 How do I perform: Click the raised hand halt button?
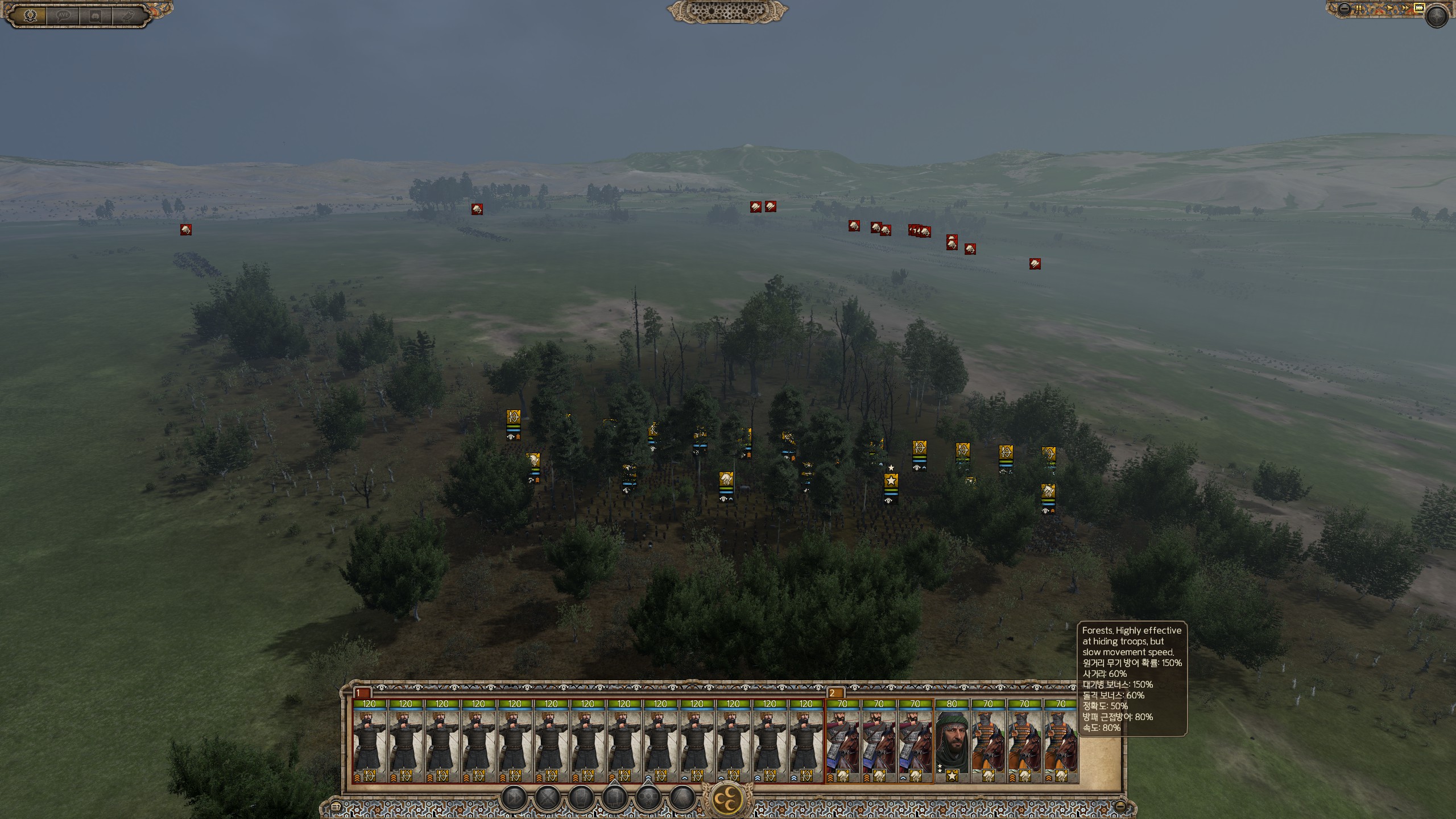coord(581,798)
